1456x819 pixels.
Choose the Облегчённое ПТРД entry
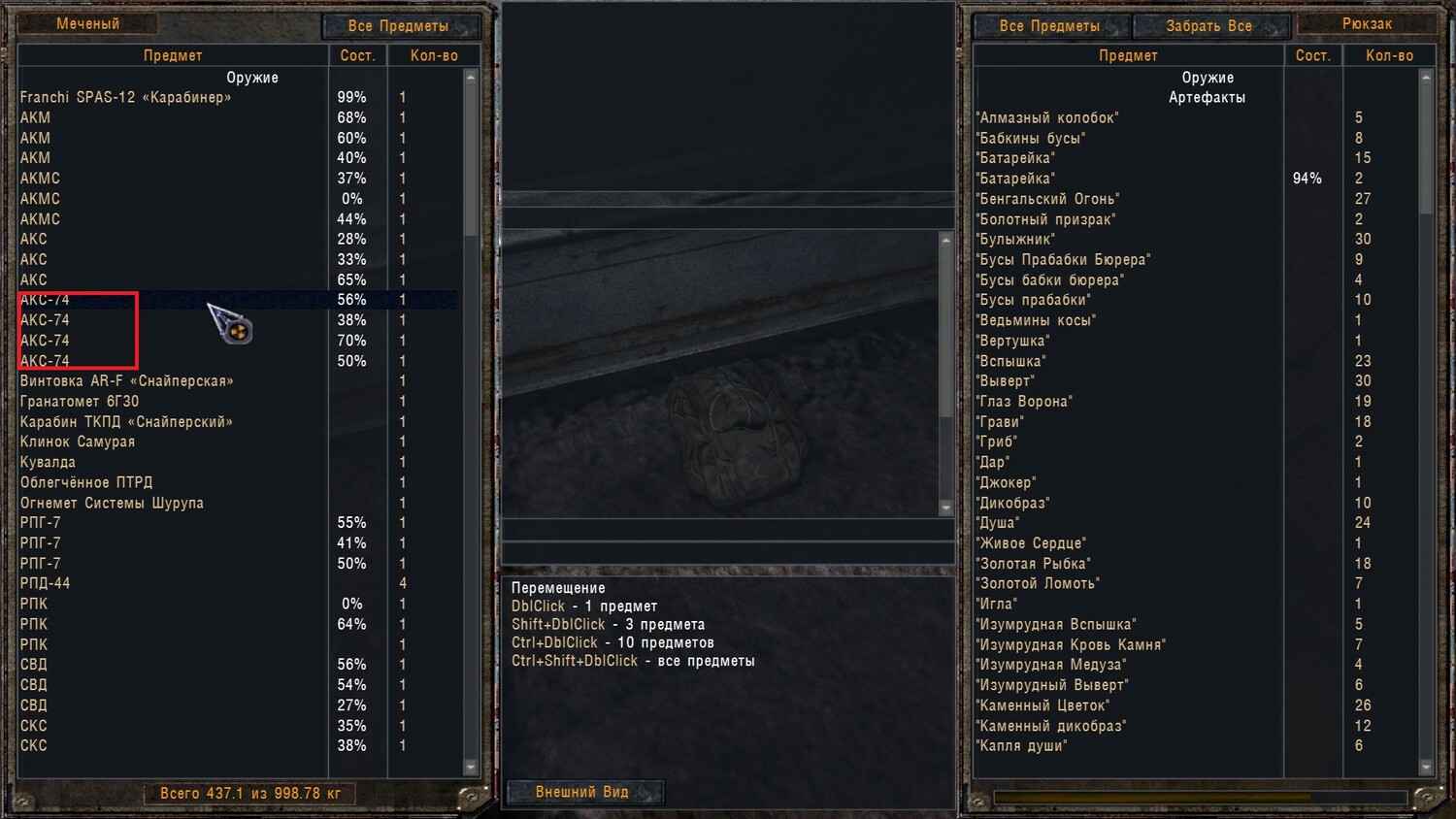[86, 482]
